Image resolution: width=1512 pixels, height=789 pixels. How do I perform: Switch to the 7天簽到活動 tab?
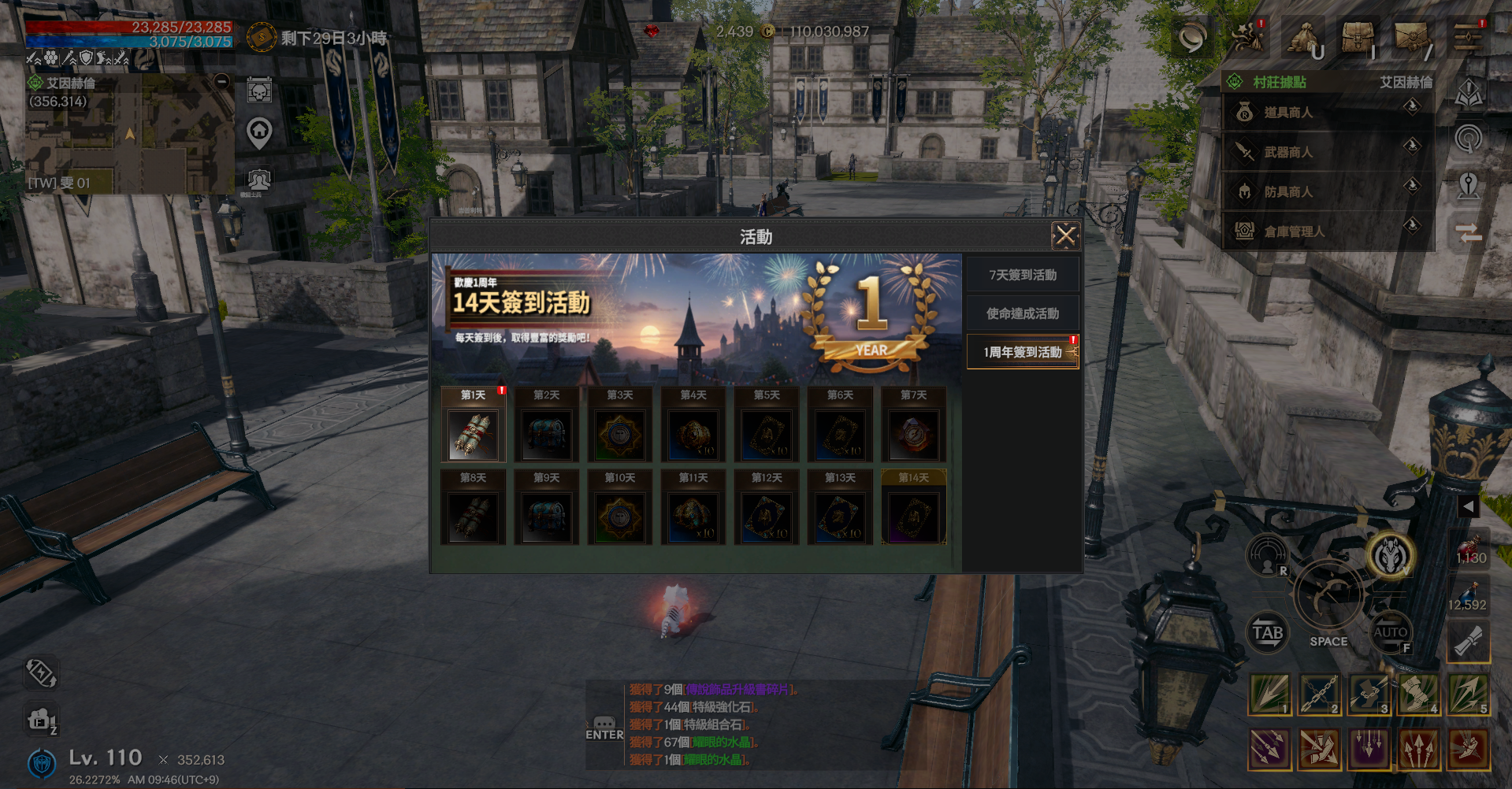pos(1022,275)
